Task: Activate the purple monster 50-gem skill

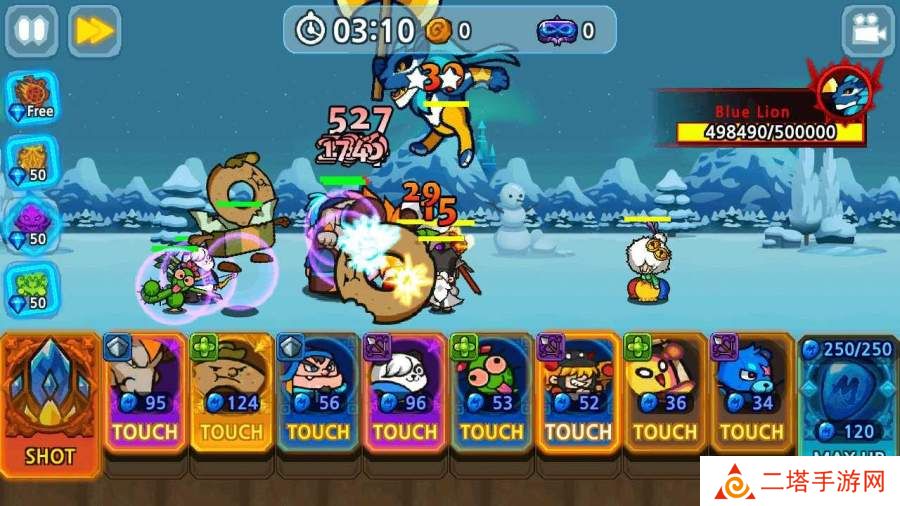Action: tap(32, 224)
